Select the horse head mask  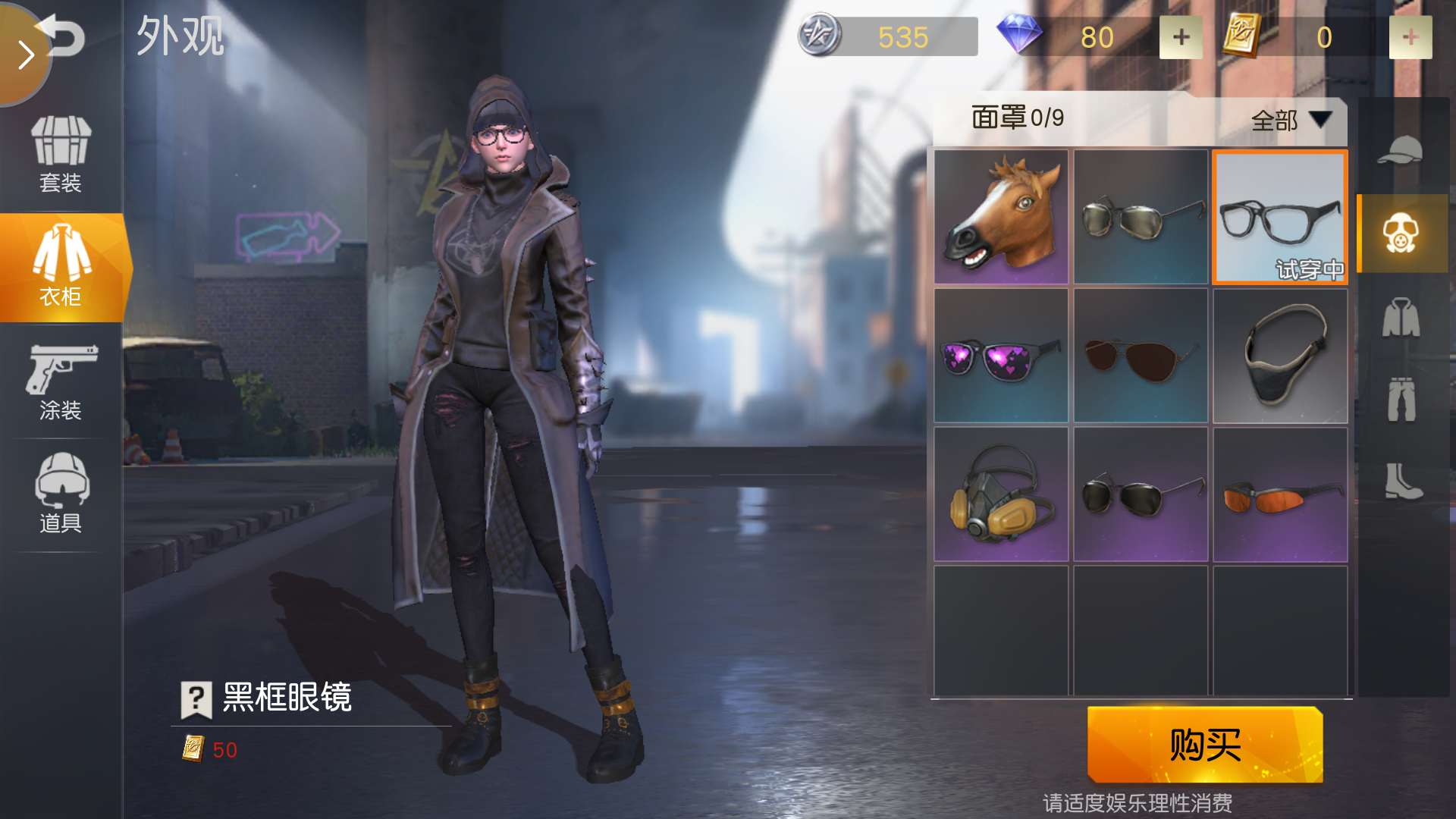pyautogui.click(x=1001, y=216)
